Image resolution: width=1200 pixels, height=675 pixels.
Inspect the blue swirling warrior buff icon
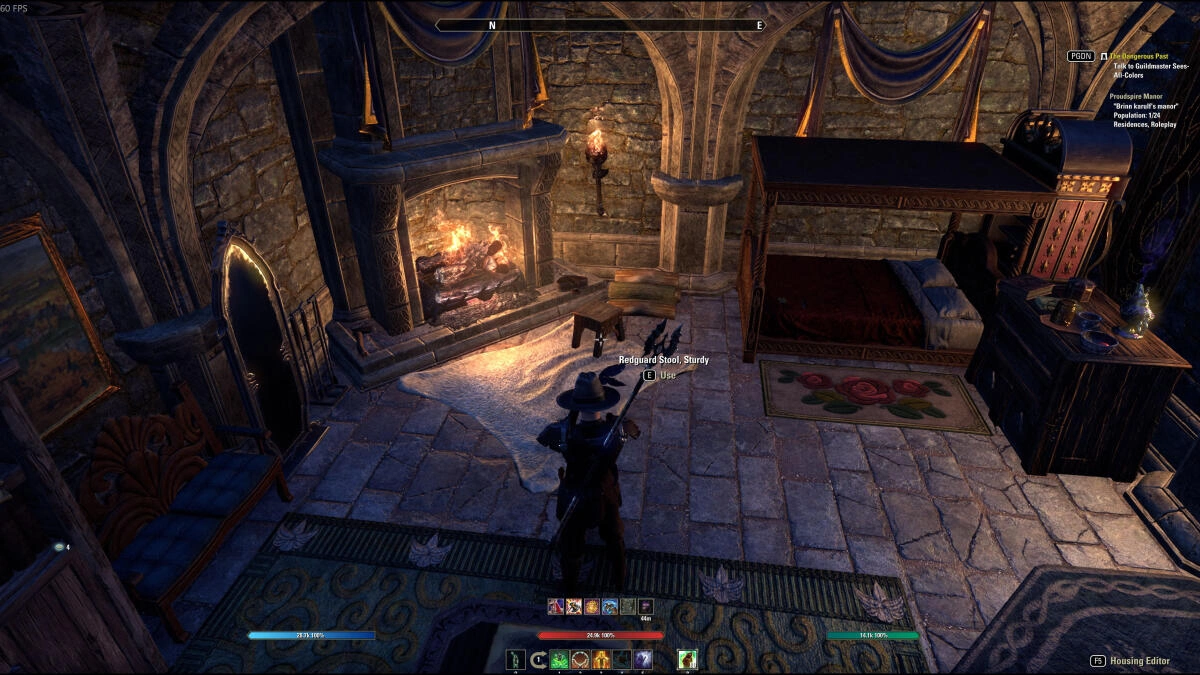coord(610,606)
